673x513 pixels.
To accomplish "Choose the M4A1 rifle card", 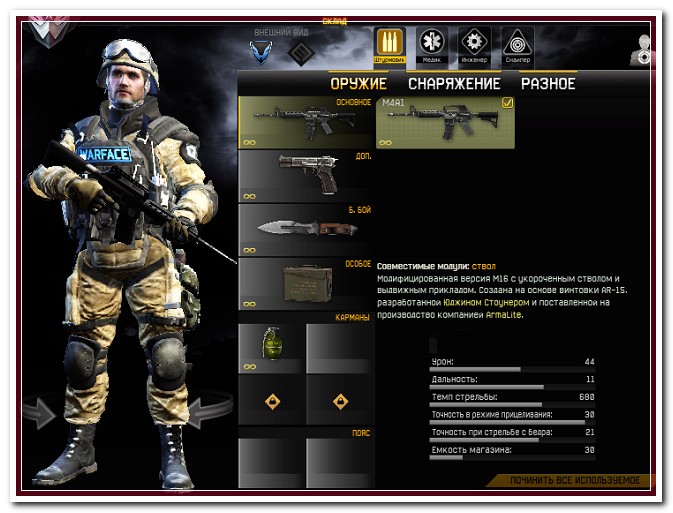I will tap(445, 122).
